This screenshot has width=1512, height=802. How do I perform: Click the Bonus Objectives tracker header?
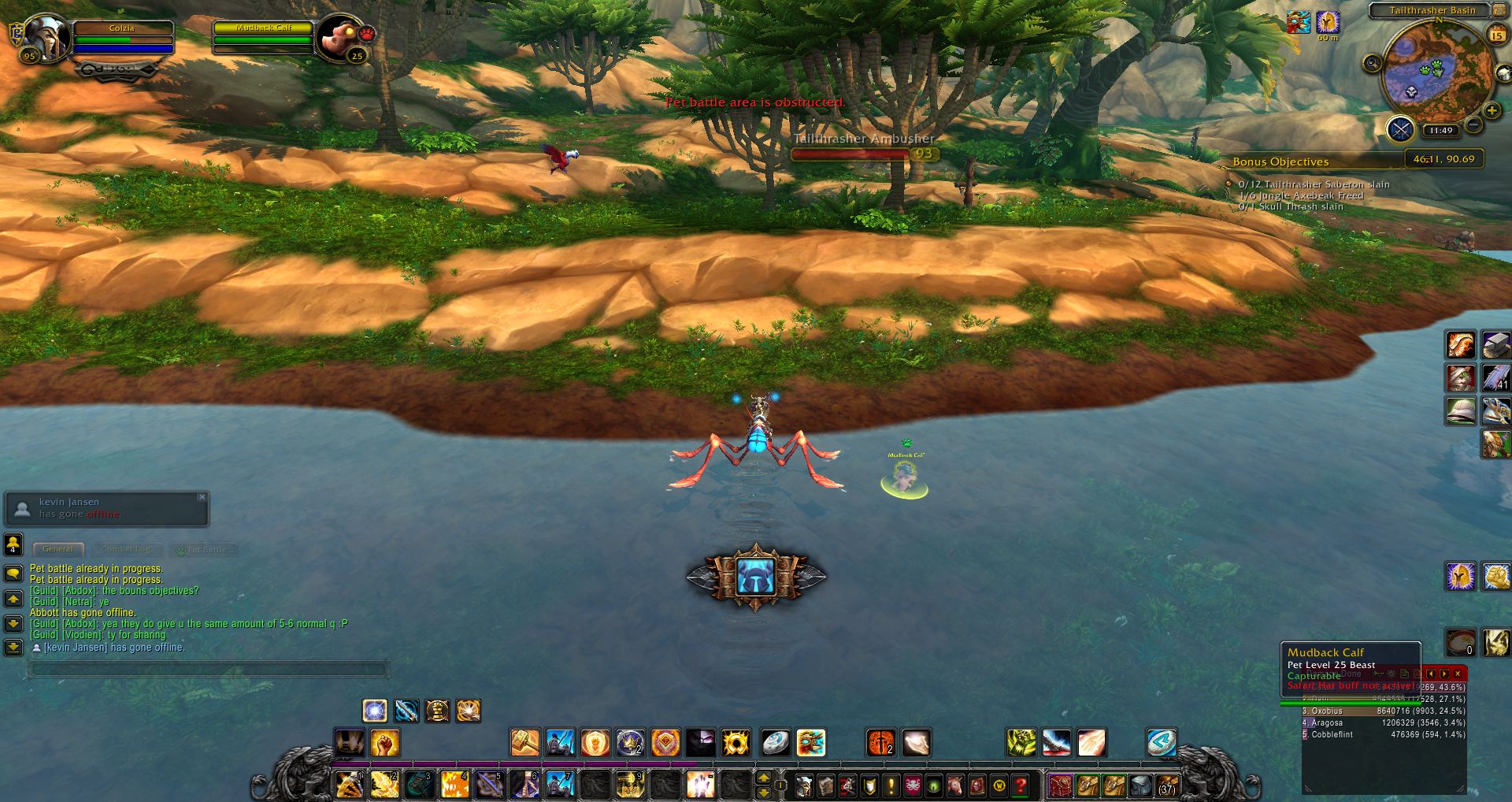(x=1280, y=162)
